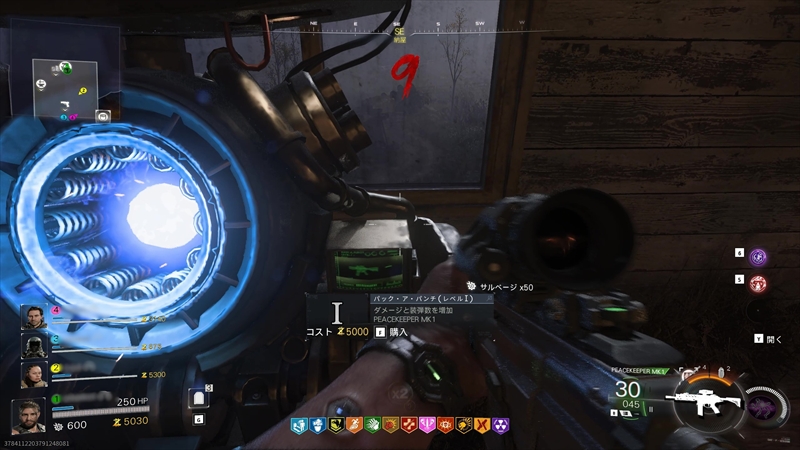Image resolution: width=800 pixels, height=450 pixels.
Task: Click the pistol marker on the minimap
Action: 62,103
